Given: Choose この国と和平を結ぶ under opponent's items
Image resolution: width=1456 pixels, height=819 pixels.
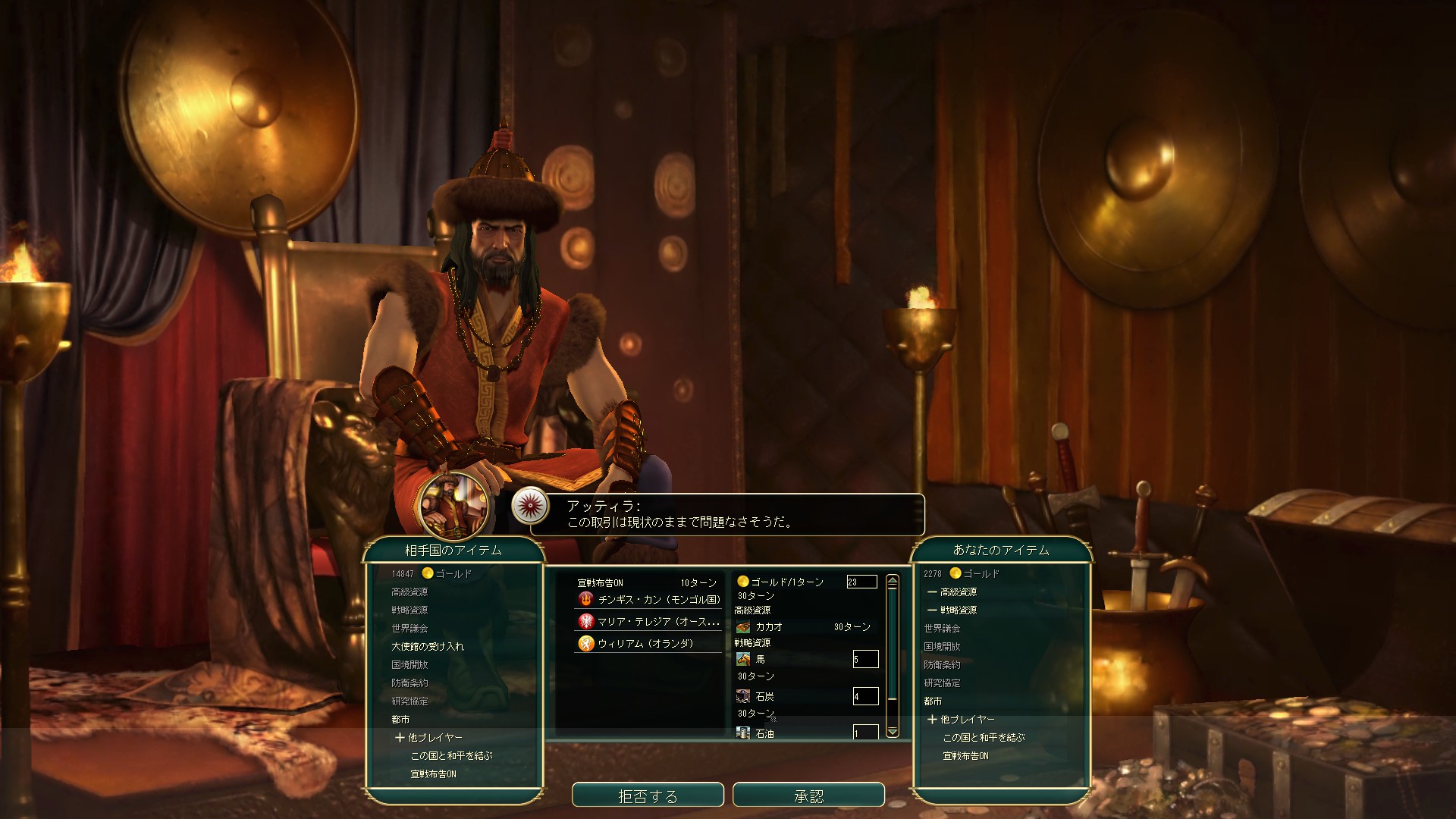Looking at the screenshot, I should click(451, 756).
